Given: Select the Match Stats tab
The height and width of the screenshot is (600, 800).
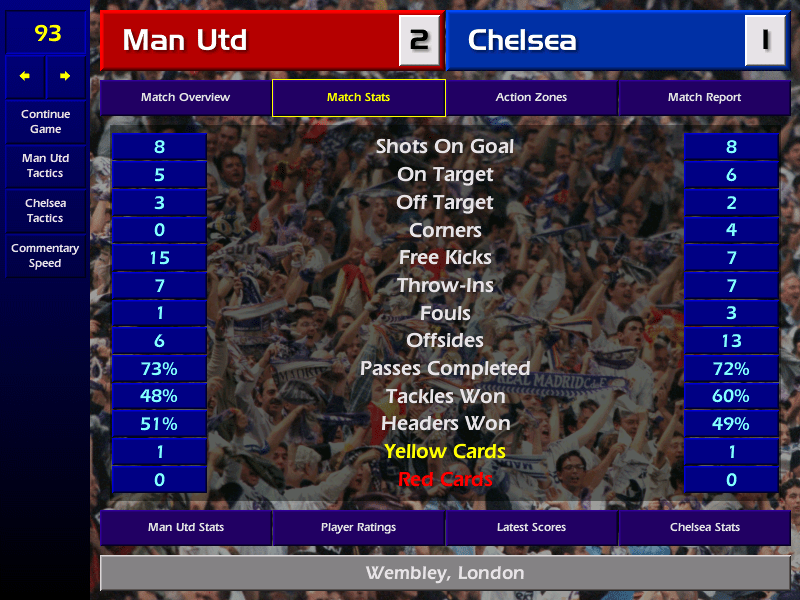Looking at the screenshot, I should [358, 98].
